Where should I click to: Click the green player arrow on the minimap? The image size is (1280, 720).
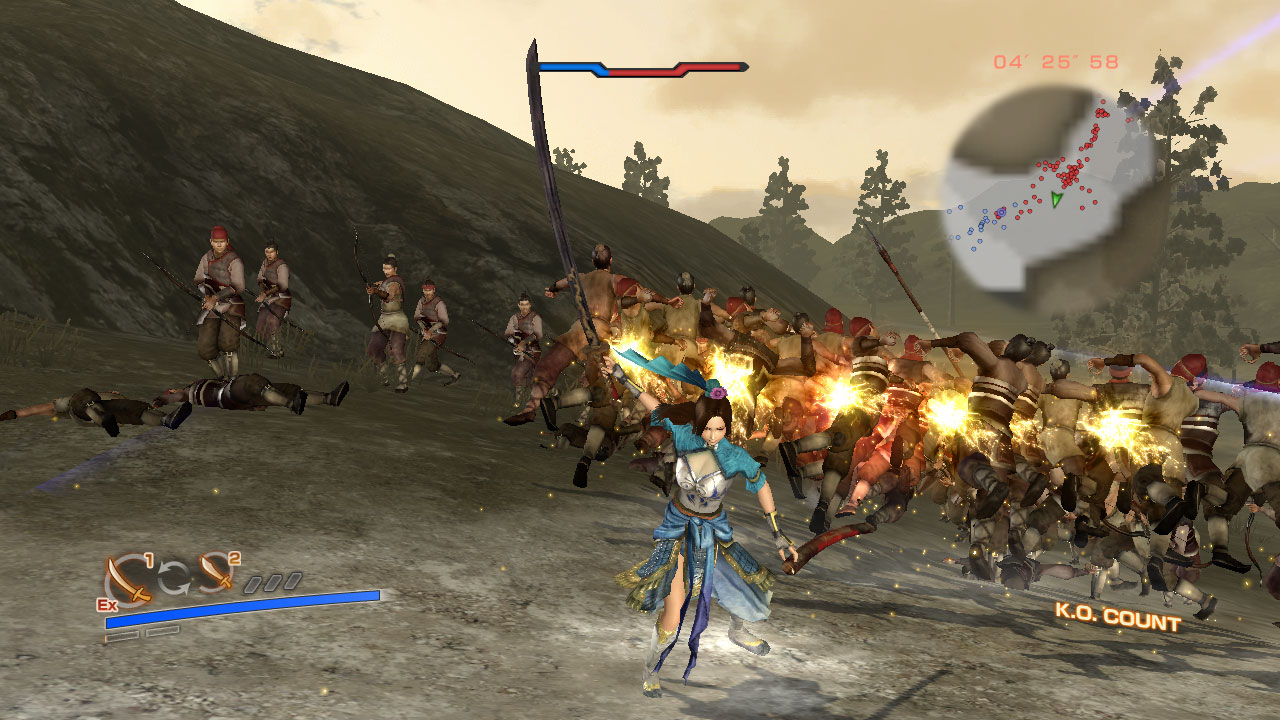(1056, 199)
